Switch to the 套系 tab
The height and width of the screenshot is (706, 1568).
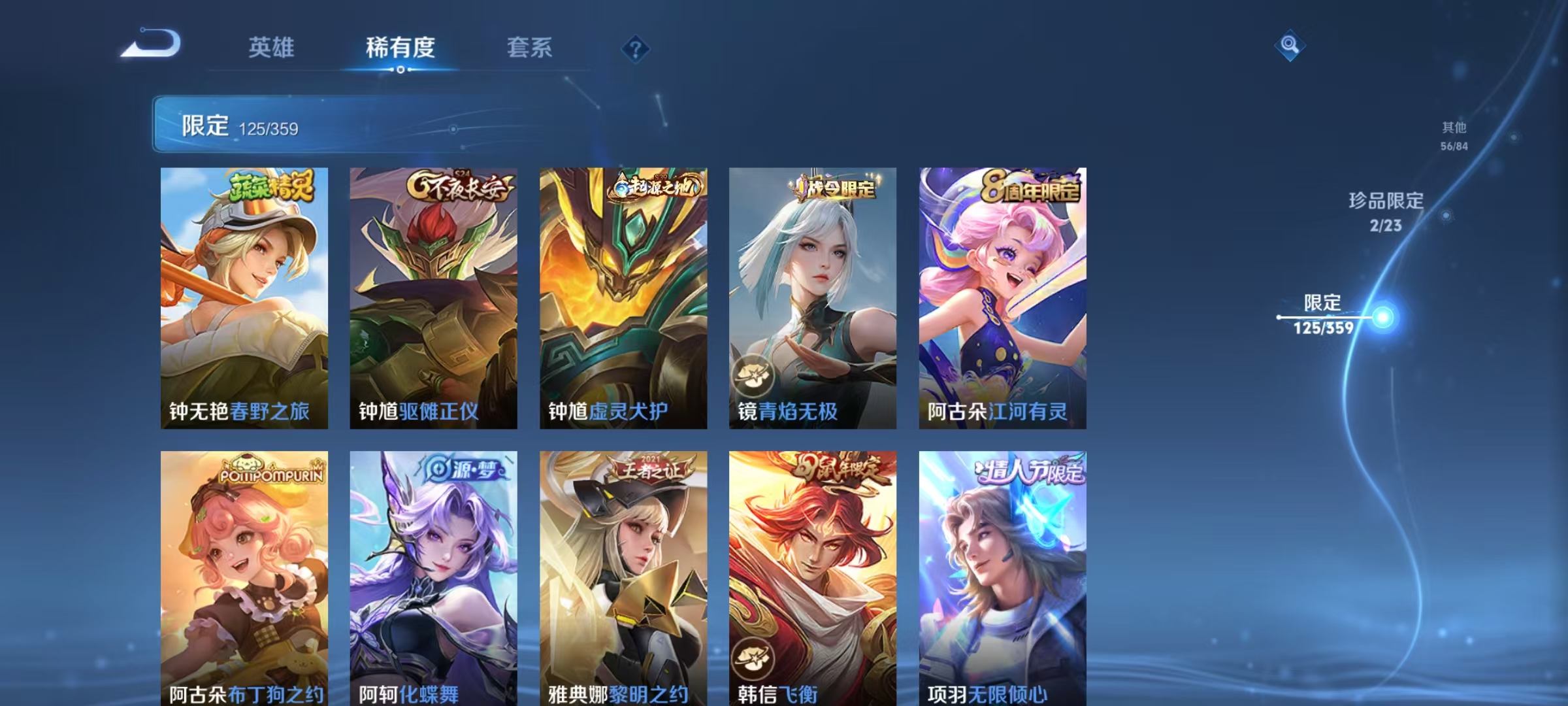[530, 48]
